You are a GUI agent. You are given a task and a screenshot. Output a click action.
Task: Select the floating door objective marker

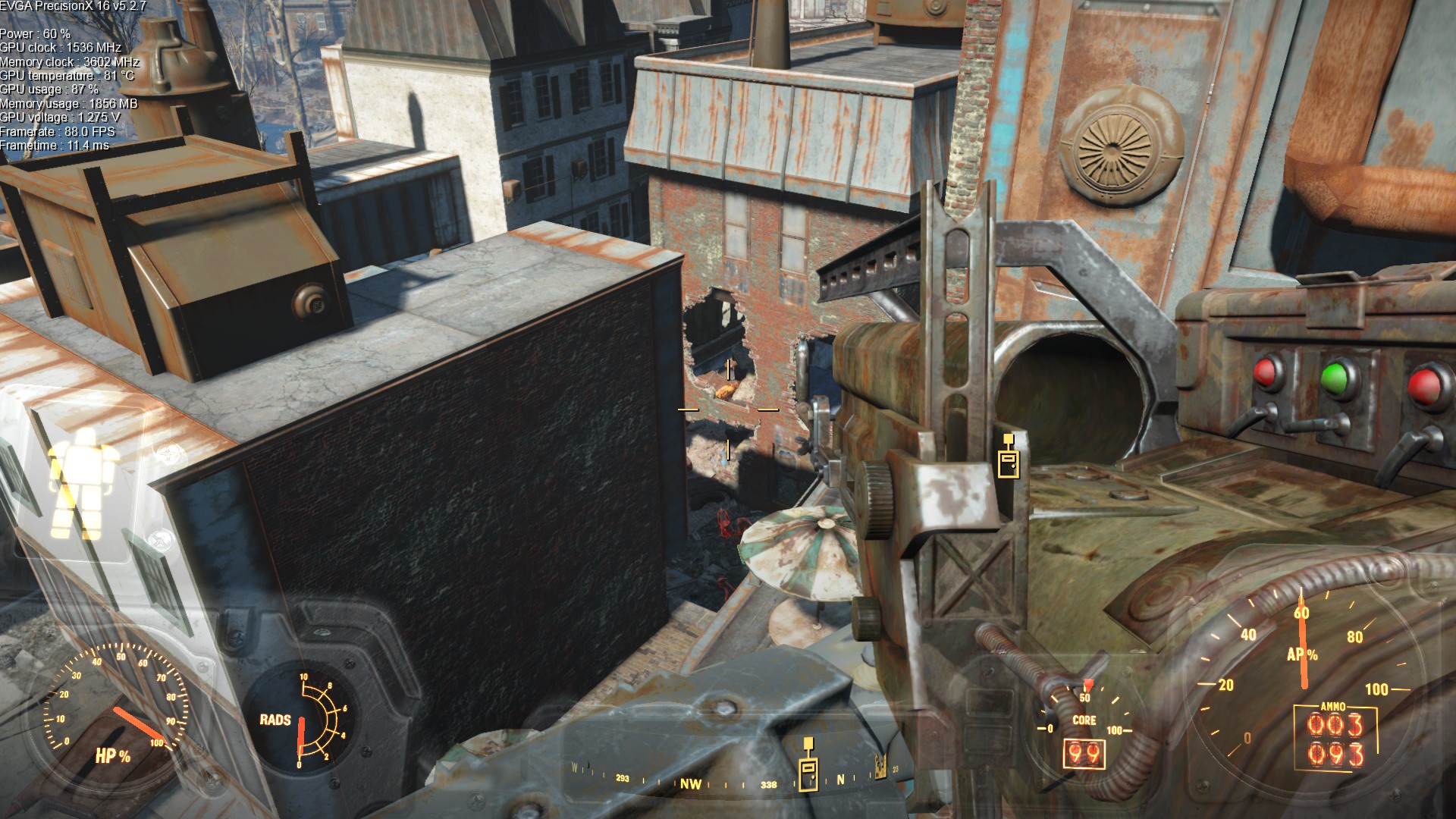click(x=1008, y=457)
